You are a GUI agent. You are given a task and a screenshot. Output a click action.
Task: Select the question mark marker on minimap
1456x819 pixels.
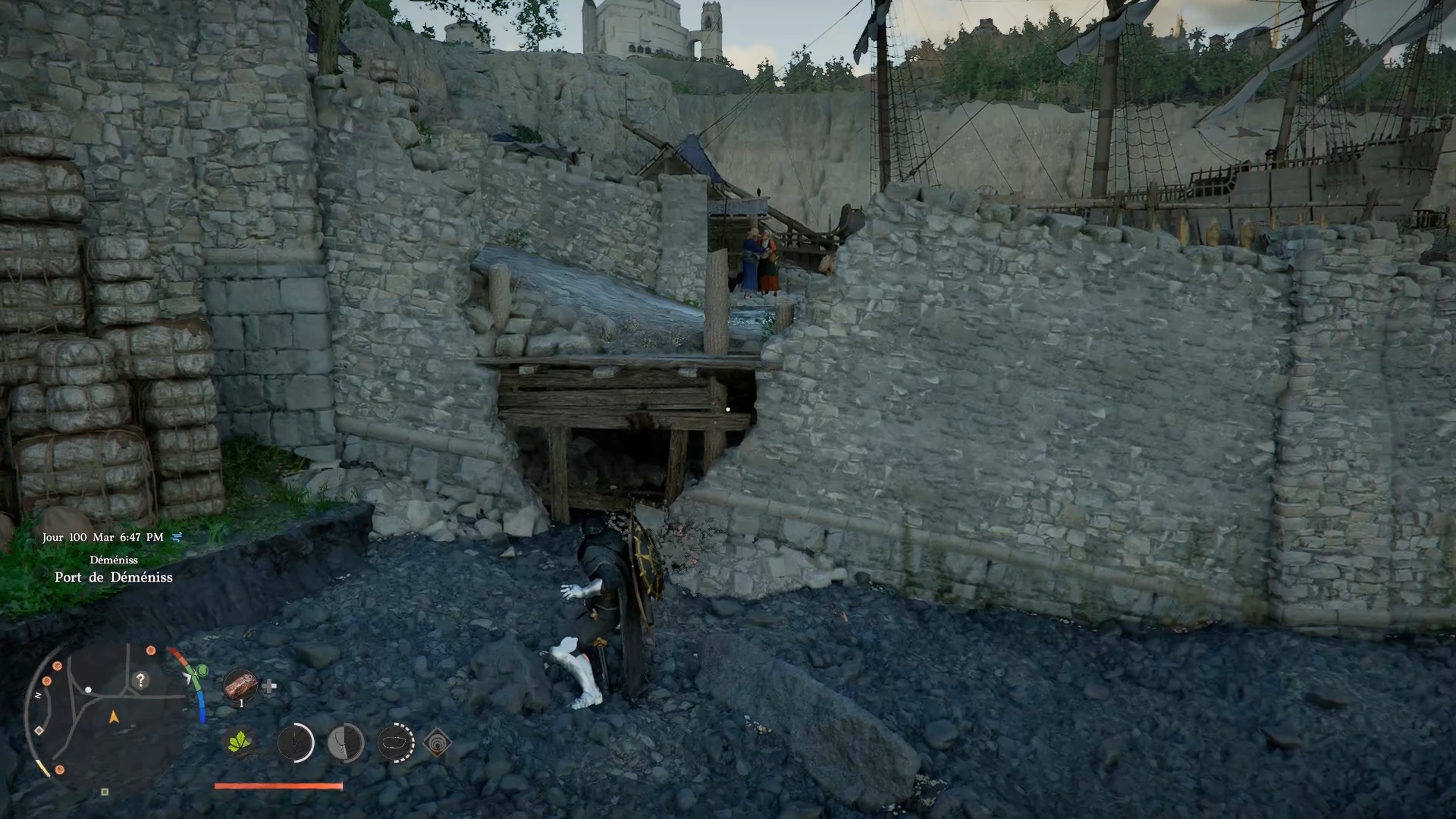pyautogui.click(x=140, y=680)
